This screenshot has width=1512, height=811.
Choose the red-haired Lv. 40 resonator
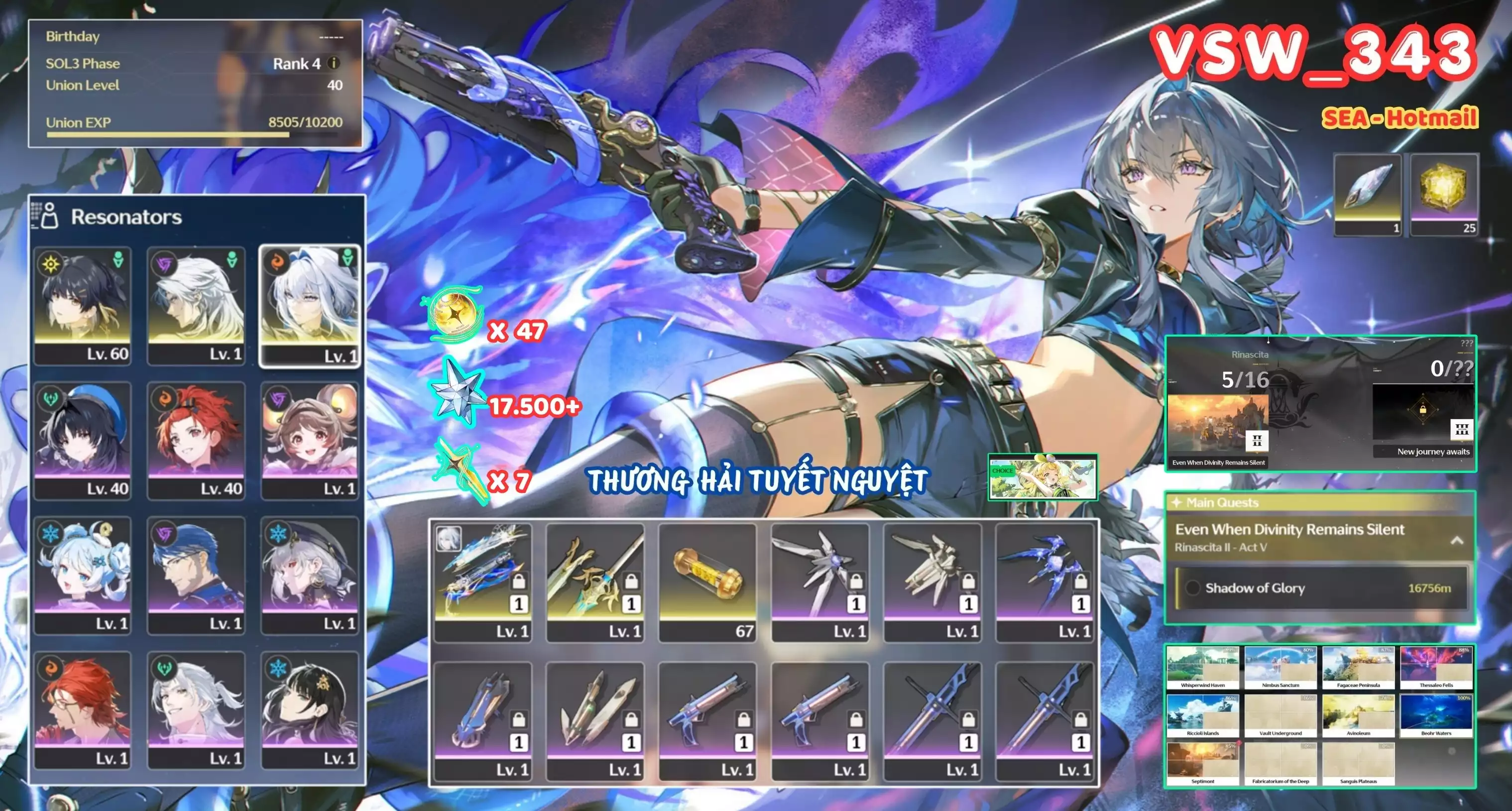[x=196, y=440]
